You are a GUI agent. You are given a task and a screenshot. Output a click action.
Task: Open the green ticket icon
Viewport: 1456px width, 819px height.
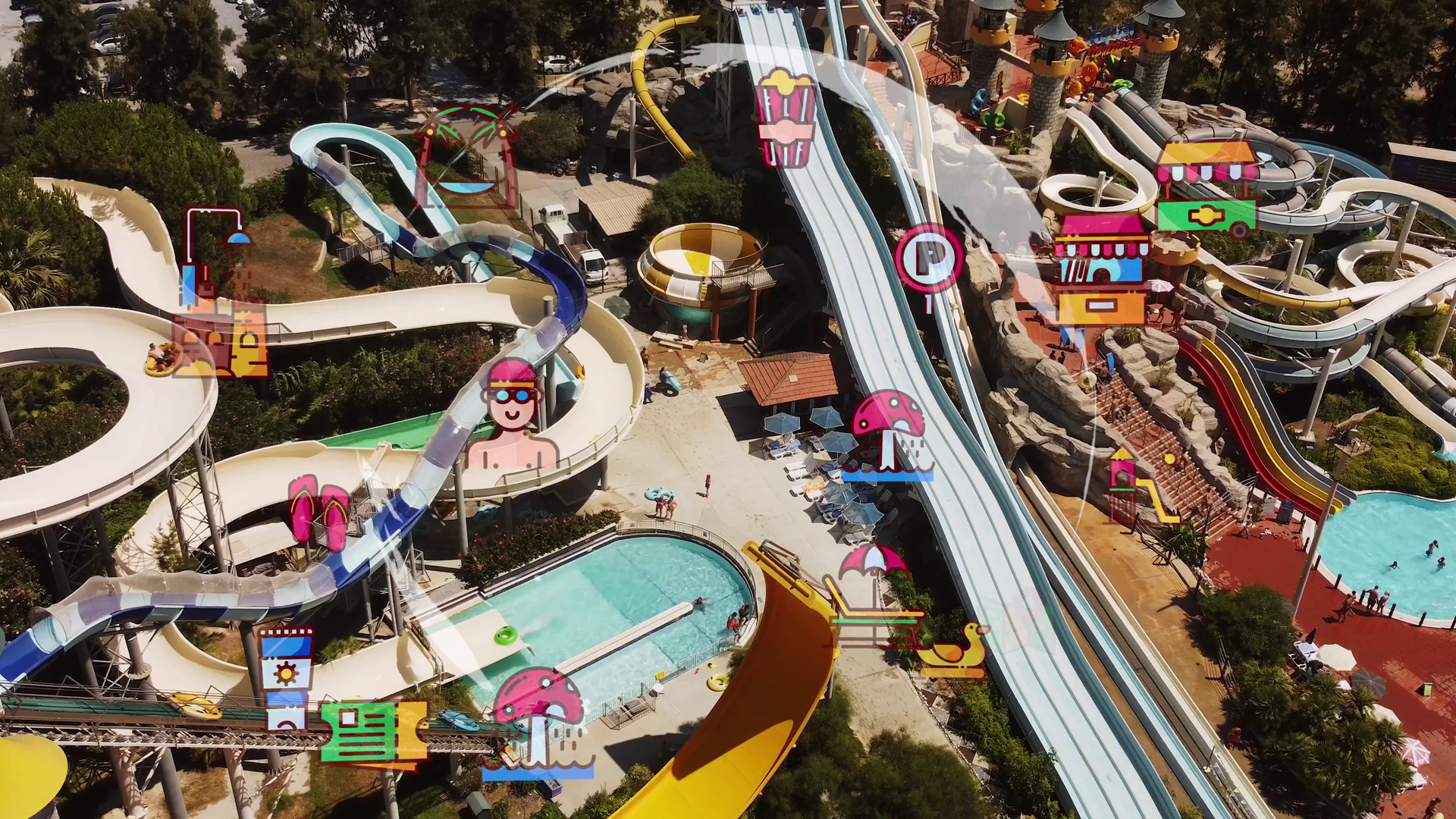(373, 731)
